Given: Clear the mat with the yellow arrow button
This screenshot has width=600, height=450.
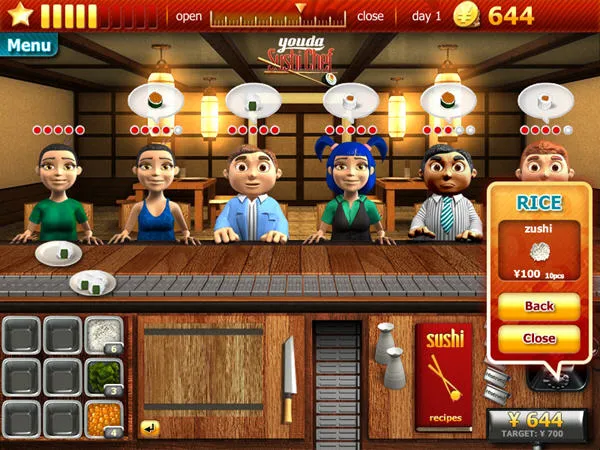Looking at the screenshot, I should tap(150, 428).
